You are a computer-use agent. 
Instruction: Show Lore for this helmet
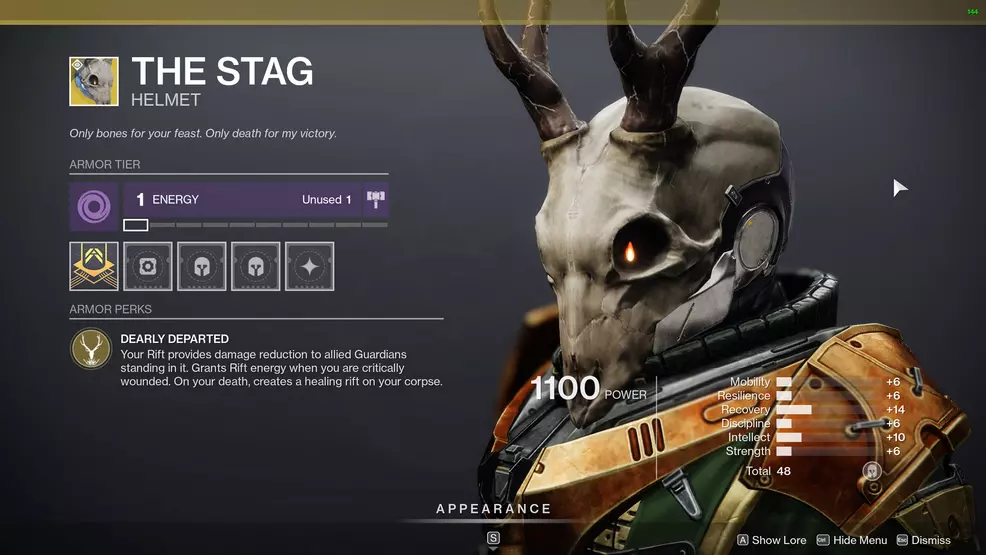772,540
